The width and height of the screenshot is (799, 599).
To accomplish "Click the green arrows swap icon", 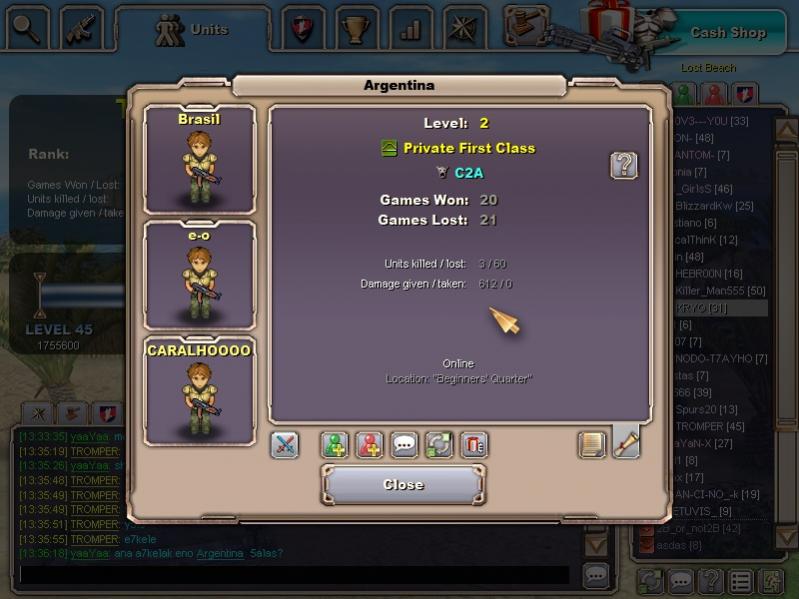I will [x=439, y=445].
